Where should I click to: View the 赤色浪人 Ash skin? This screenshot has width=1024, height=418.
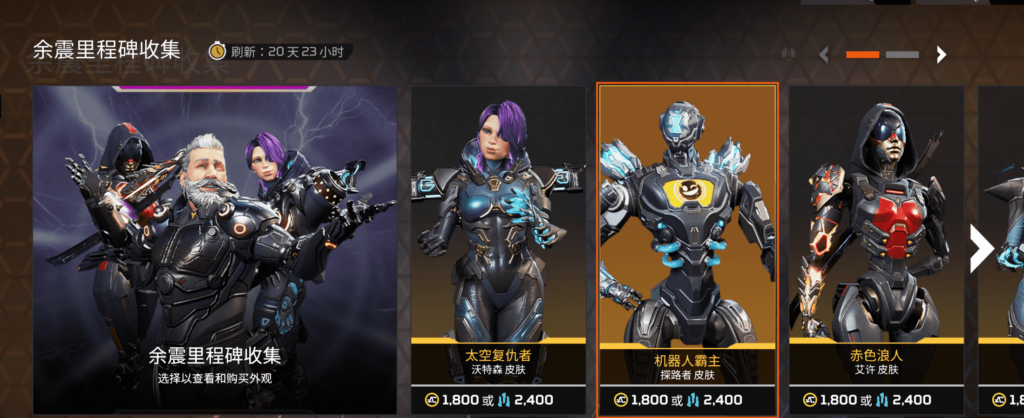(876, 250)
